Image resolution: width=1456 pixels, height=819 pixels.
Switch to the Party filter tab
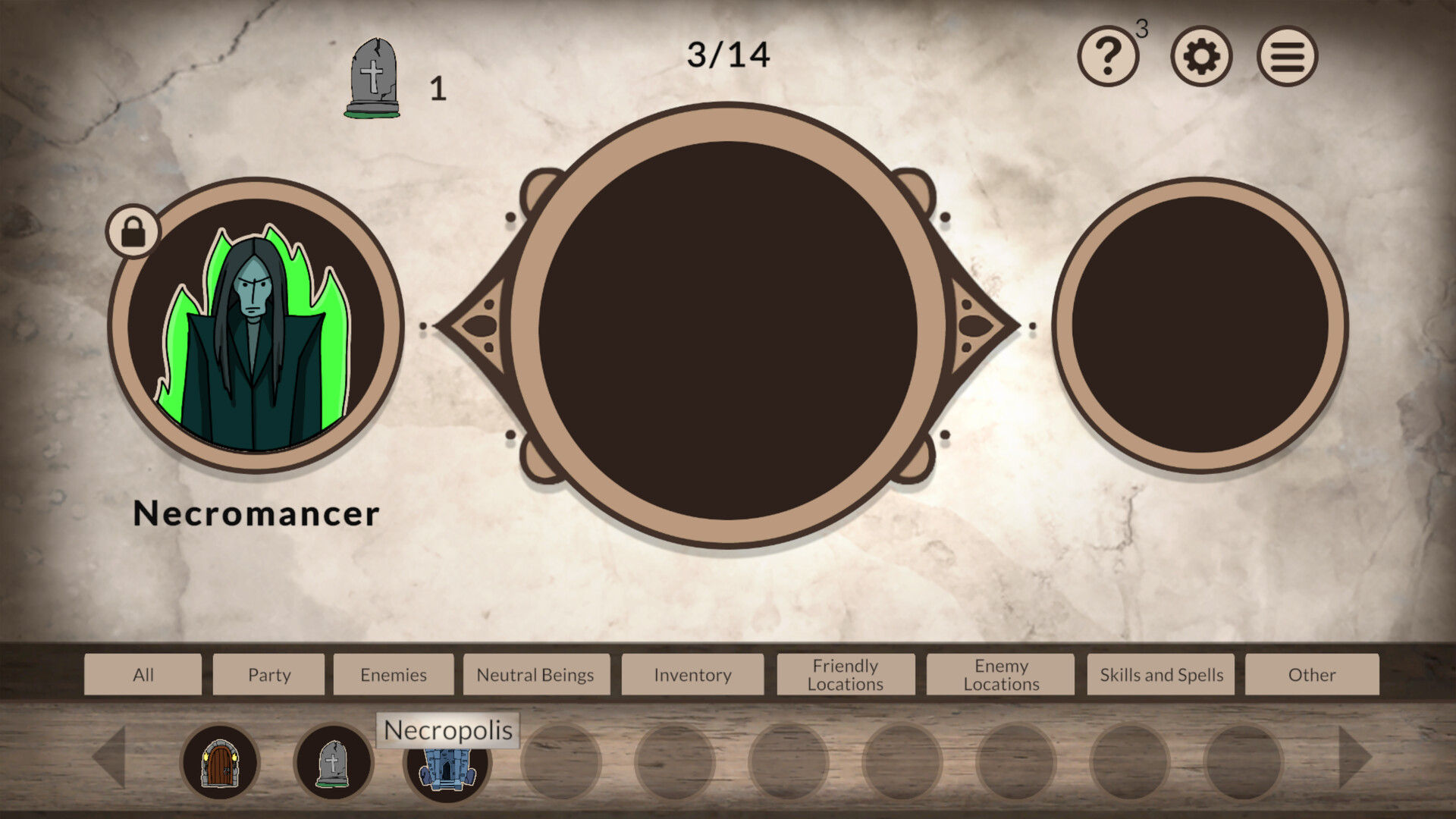coord(268,674)
